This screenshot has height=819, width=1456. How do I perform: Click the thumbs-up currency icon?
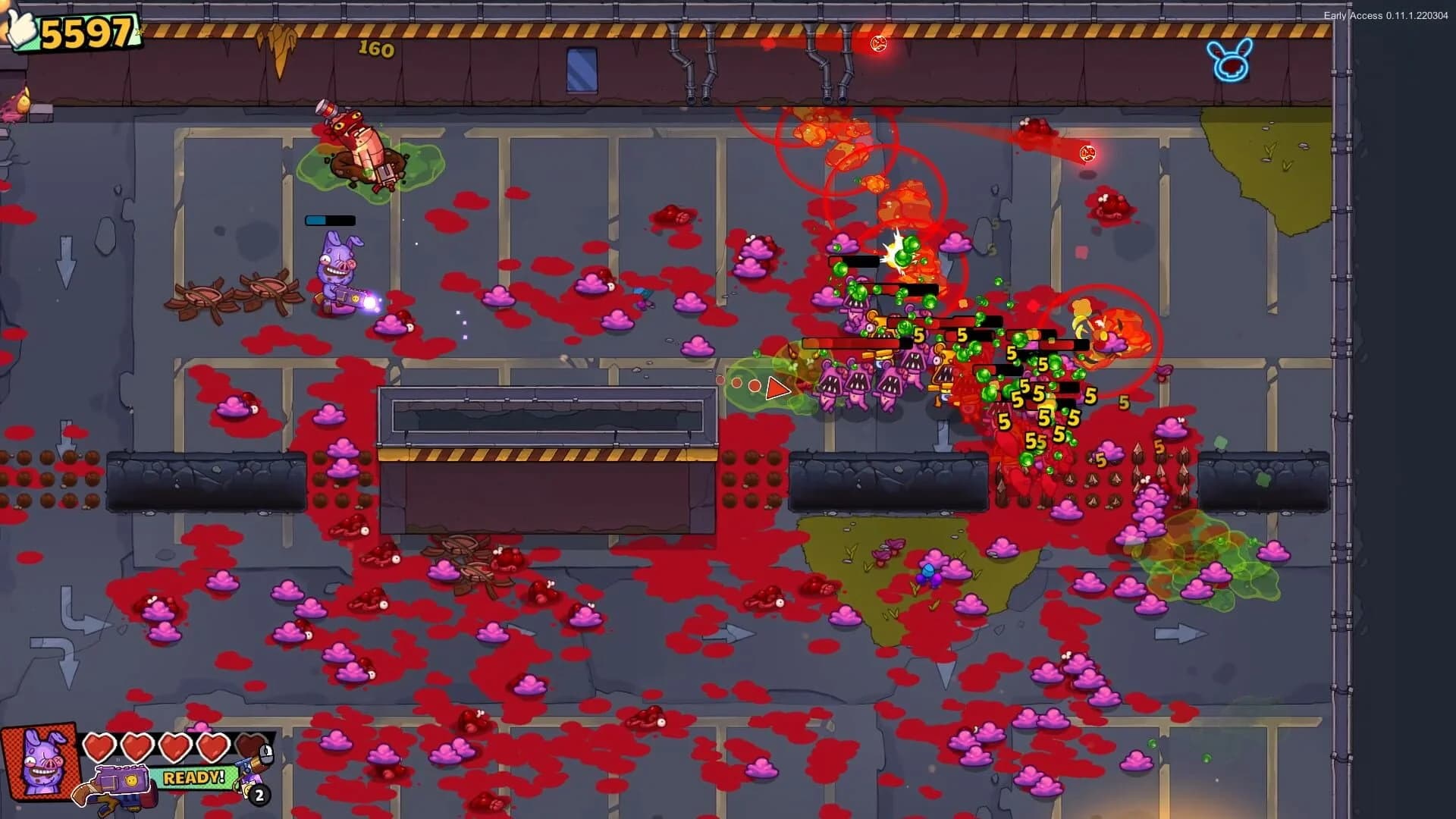[22, 28]
